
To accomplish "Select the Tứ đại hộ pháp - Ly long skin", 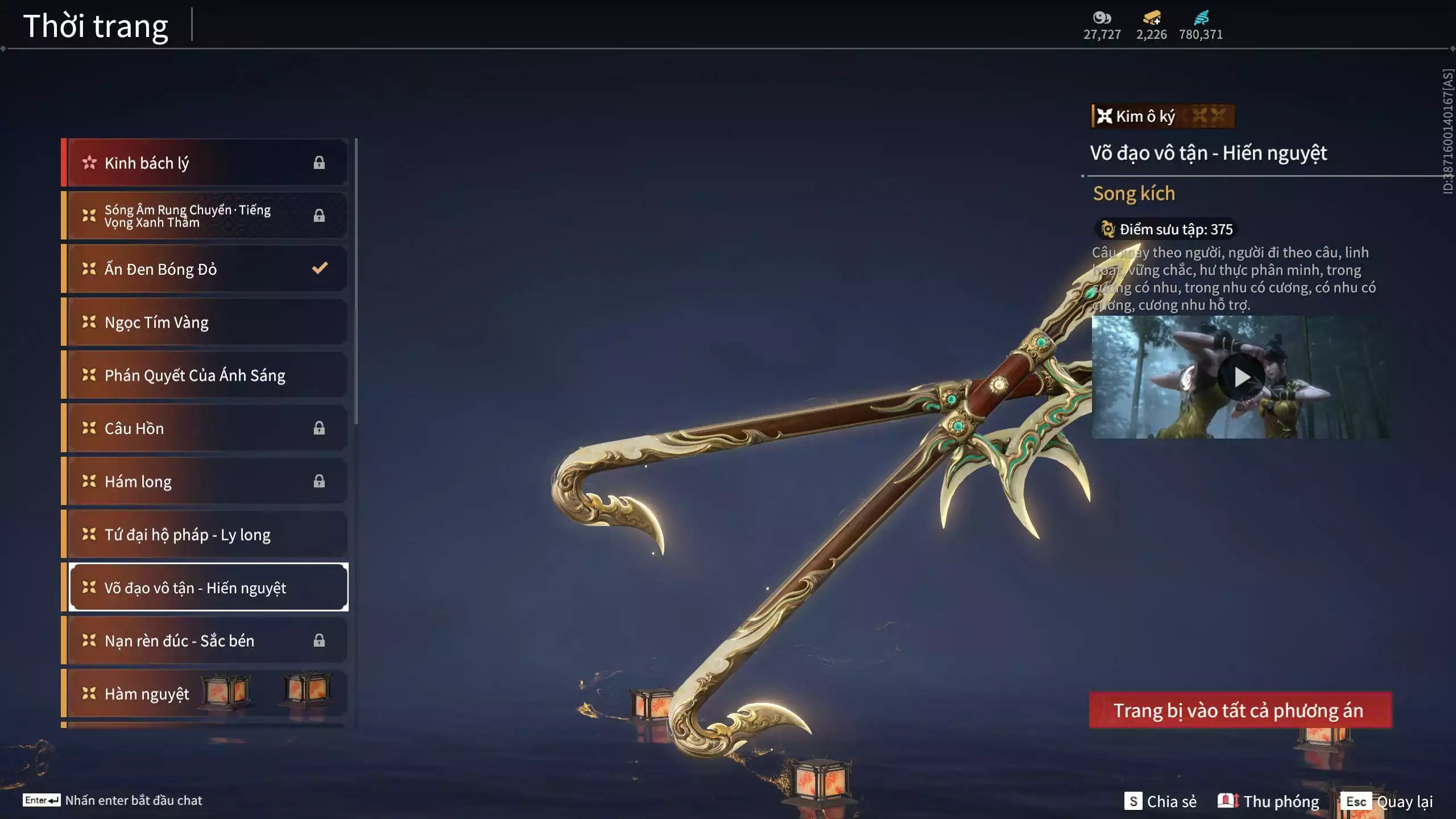I will [188, 534].
